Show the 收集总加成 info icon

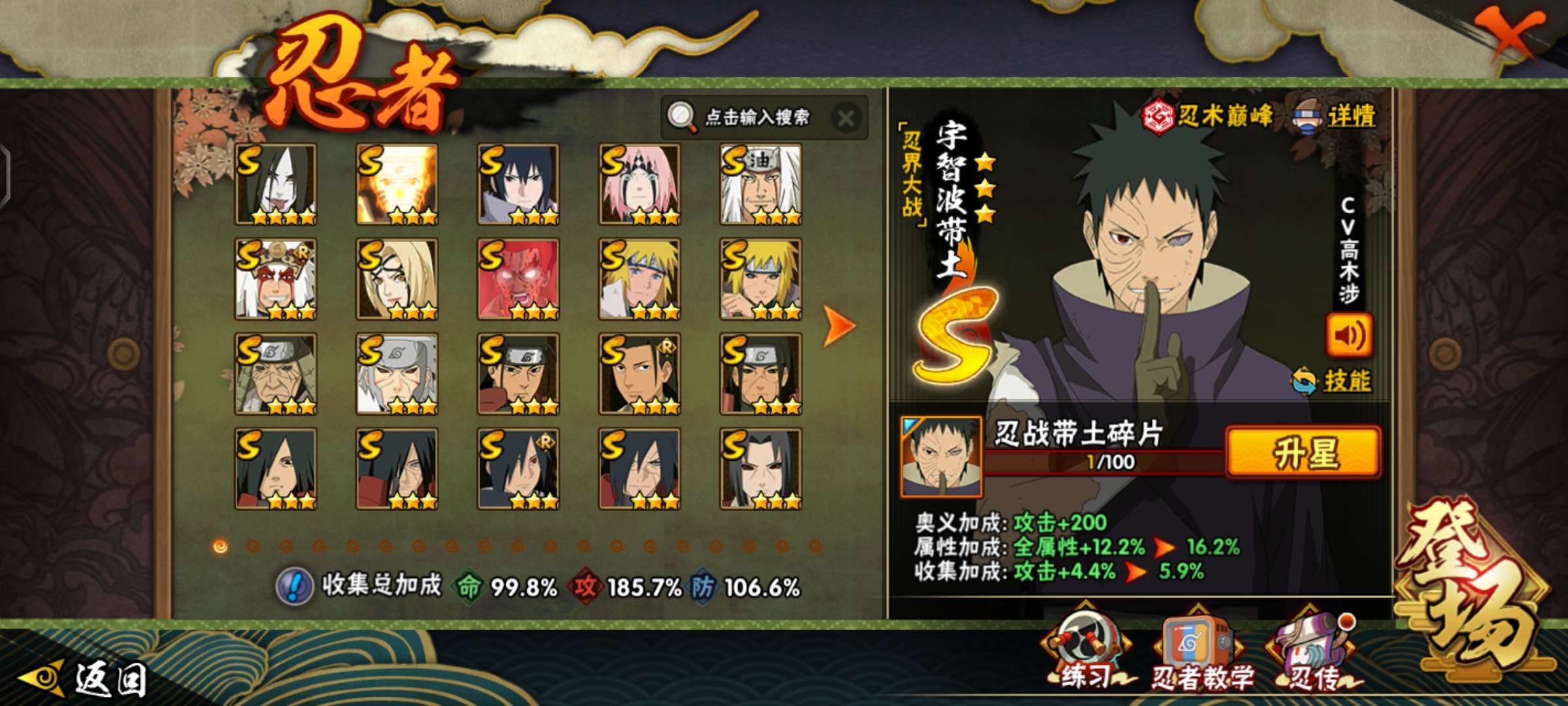coord(295,586)
